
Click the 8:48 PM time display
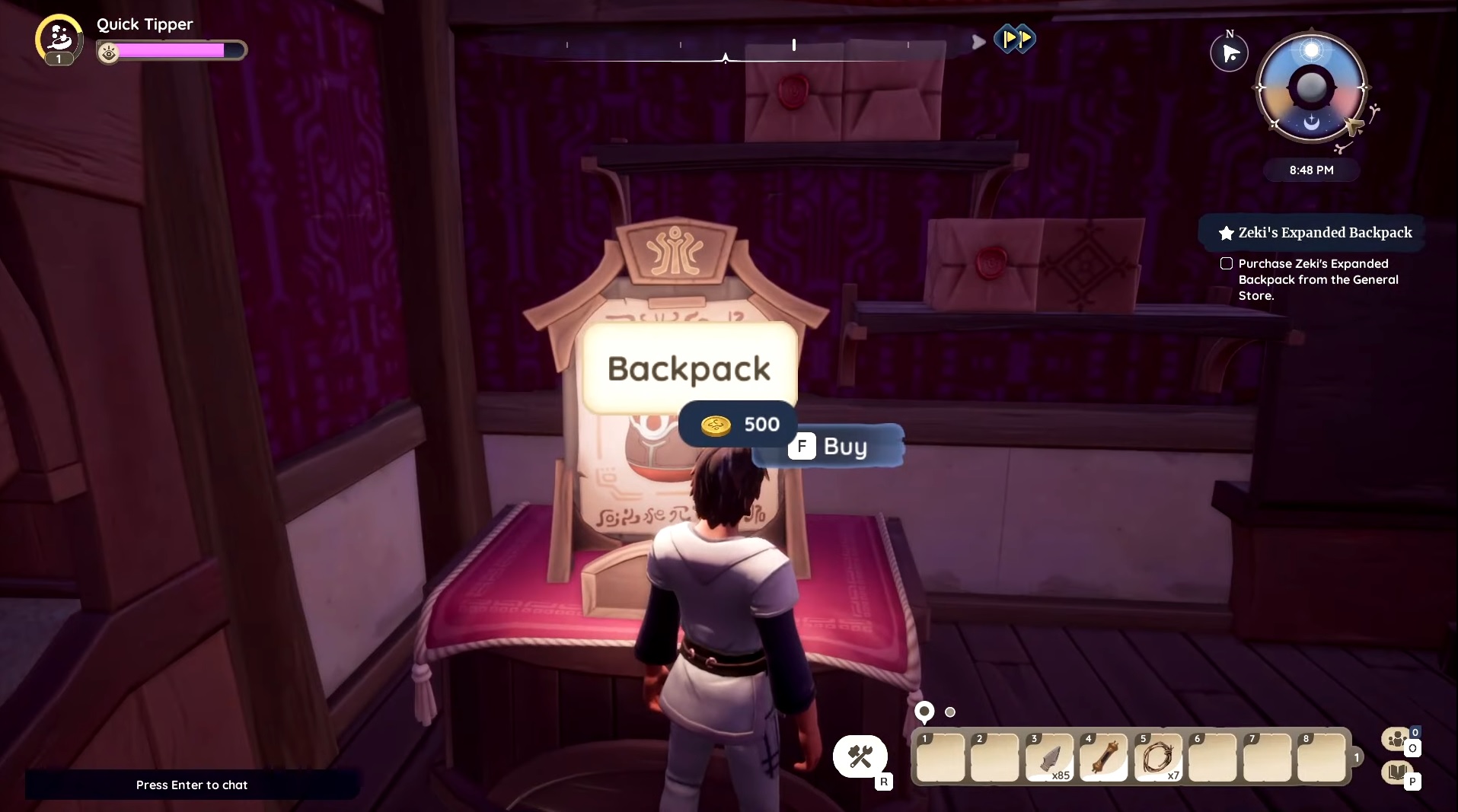point(1310,170)
